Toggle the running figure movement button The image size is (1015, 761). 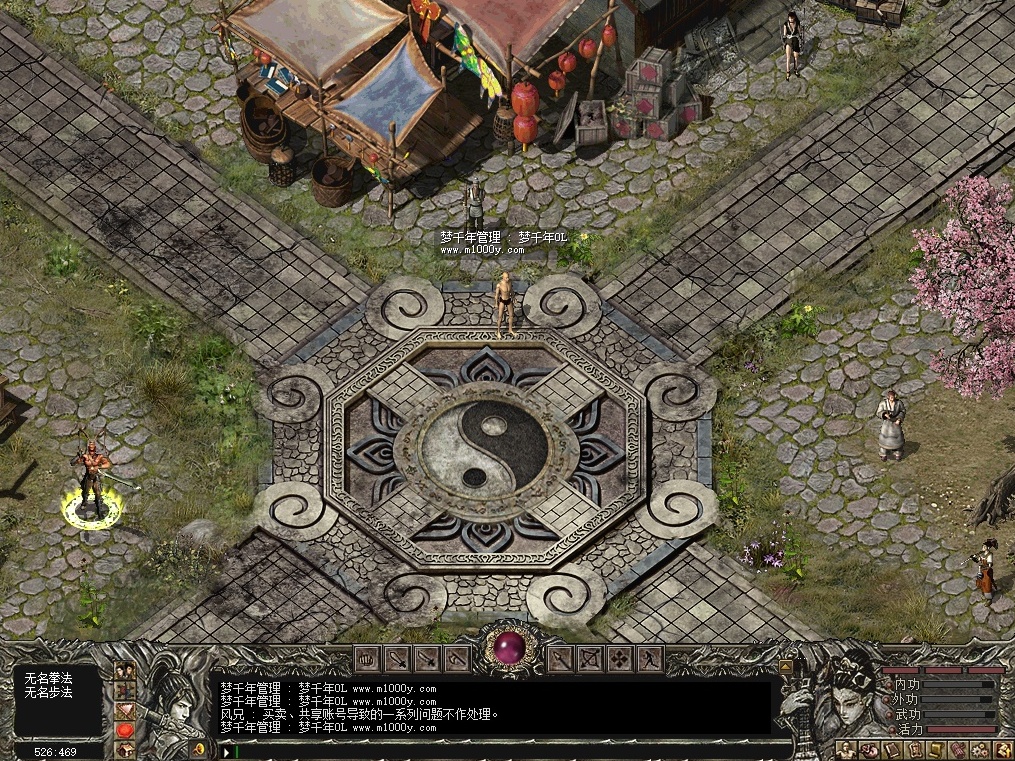650,658
